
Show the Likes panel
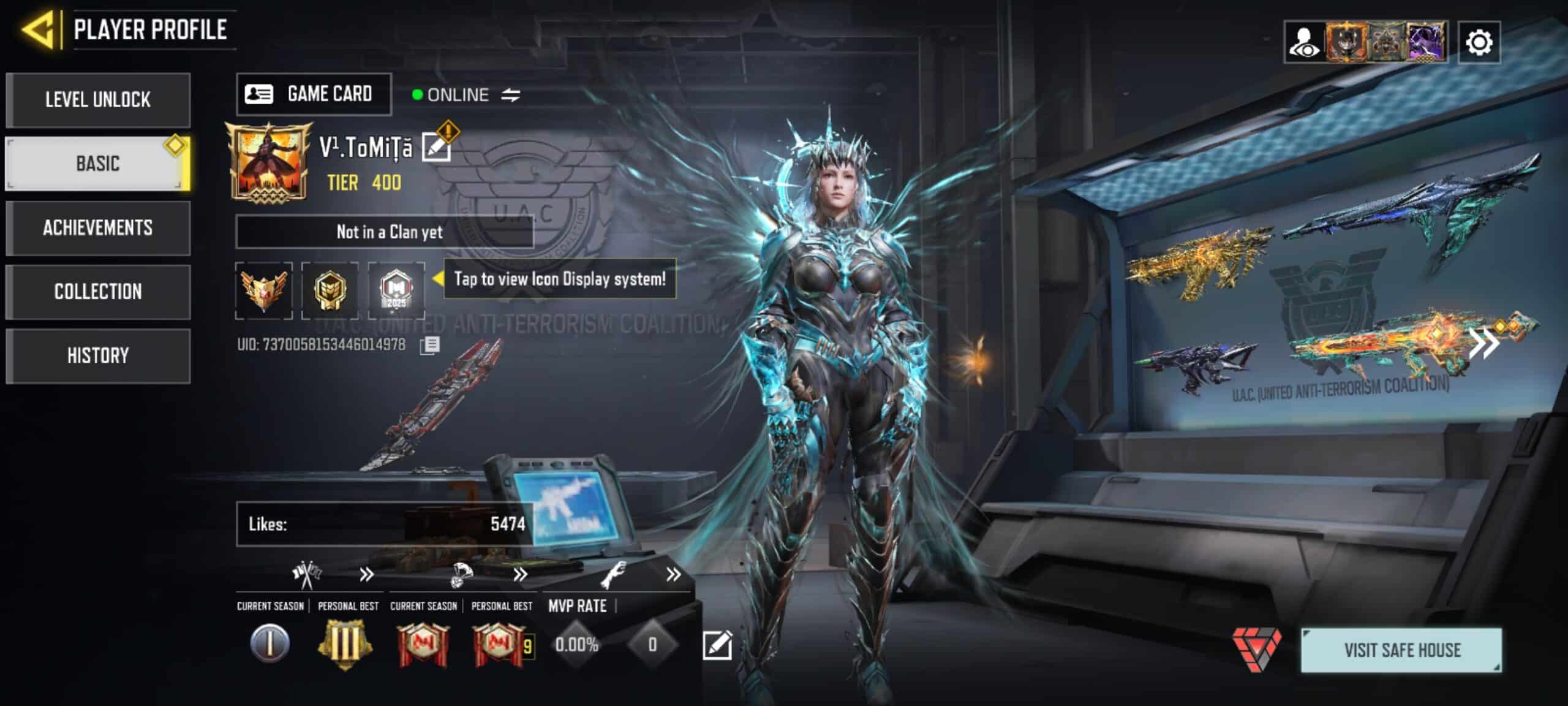(385, 524)
